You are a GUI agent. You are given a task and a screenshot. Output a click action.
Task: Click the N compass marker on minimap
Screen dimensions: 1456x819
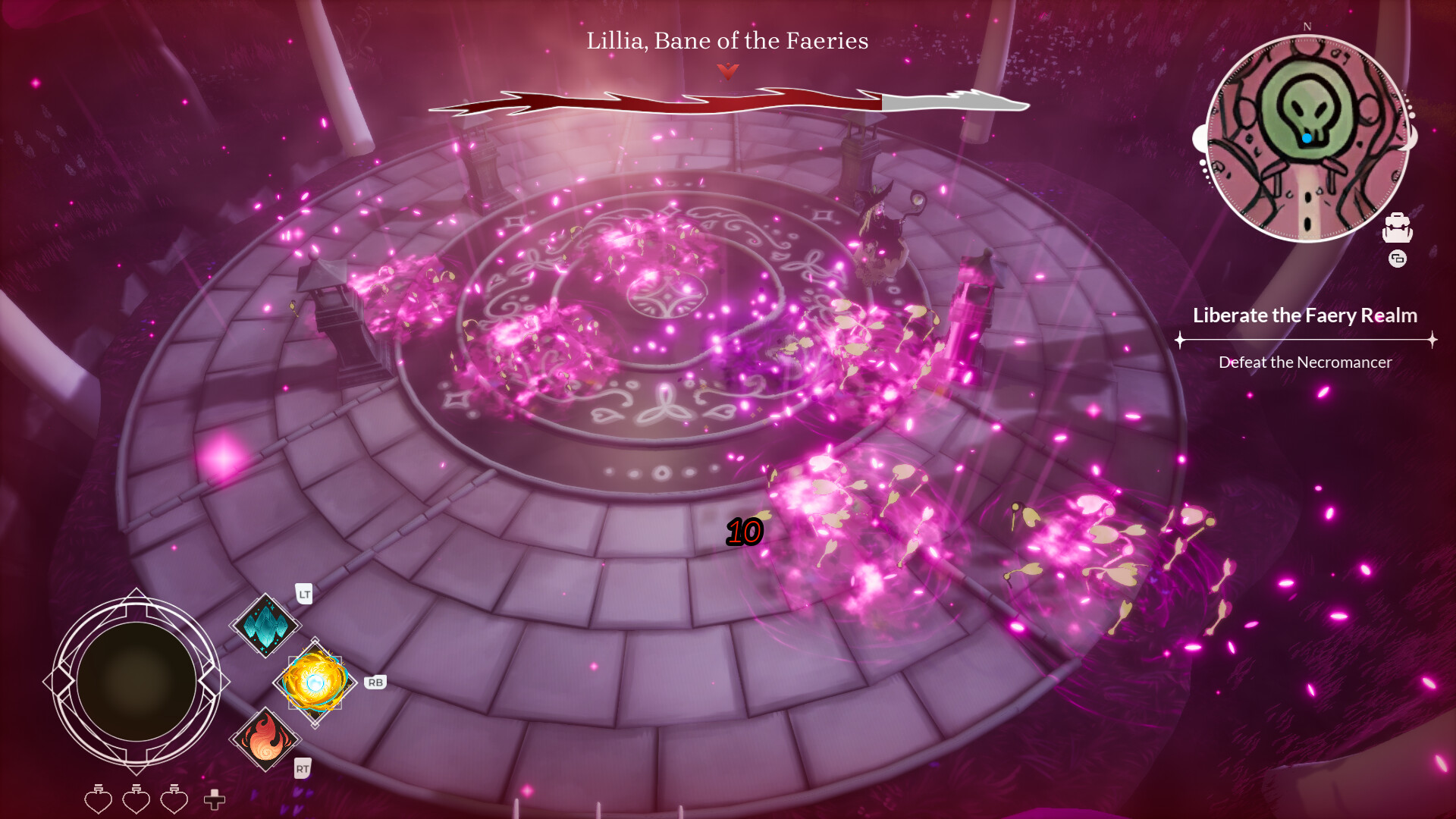[x=1306, y=27]
